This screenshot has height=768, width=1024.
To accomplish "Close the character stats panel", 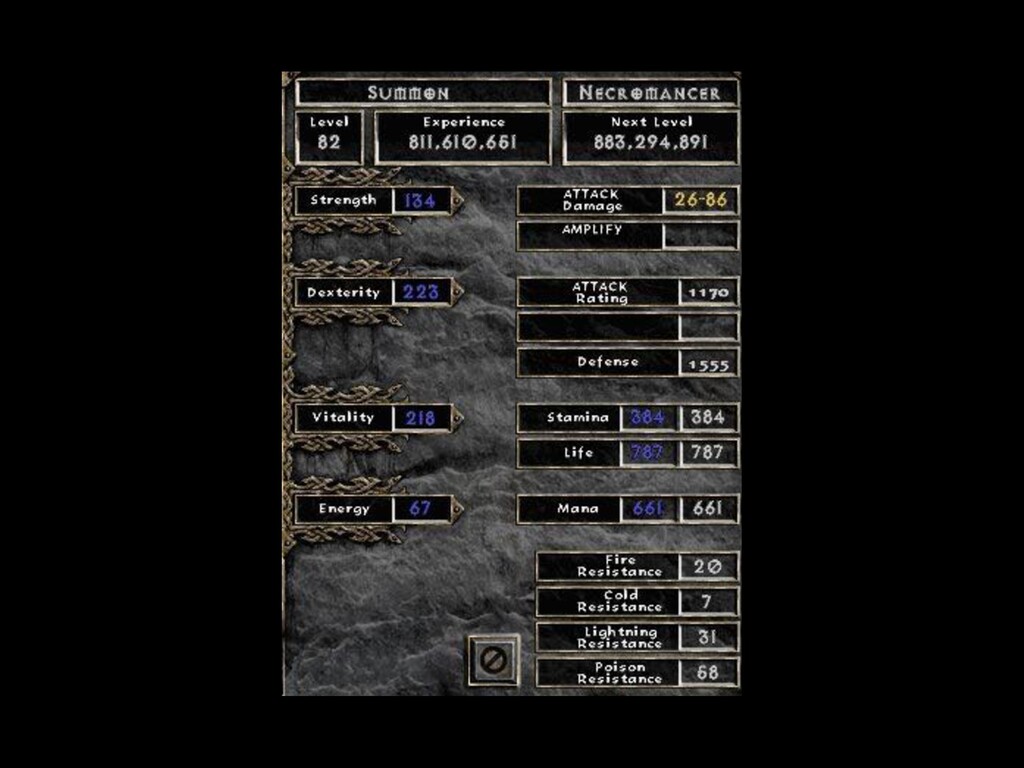I will 494,660.
